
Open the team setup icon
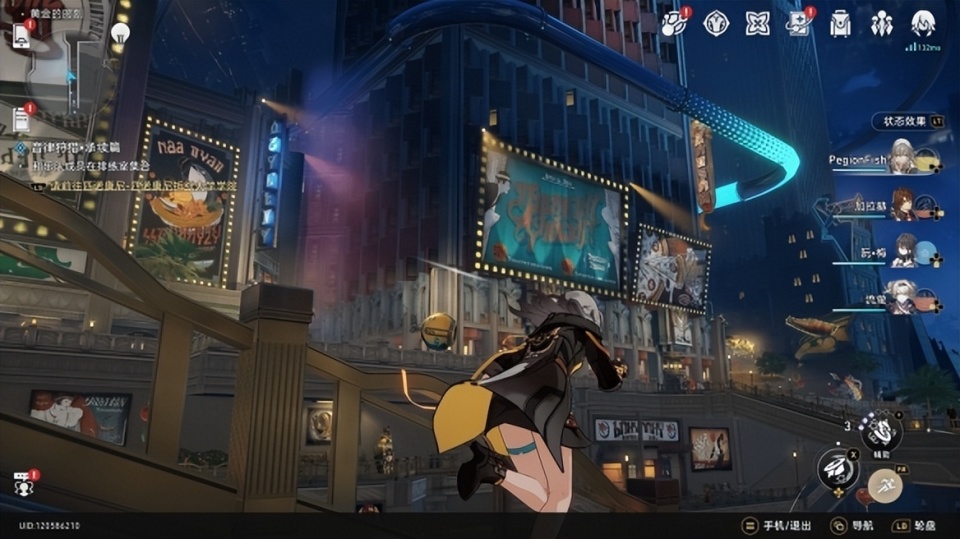[881, 23]
